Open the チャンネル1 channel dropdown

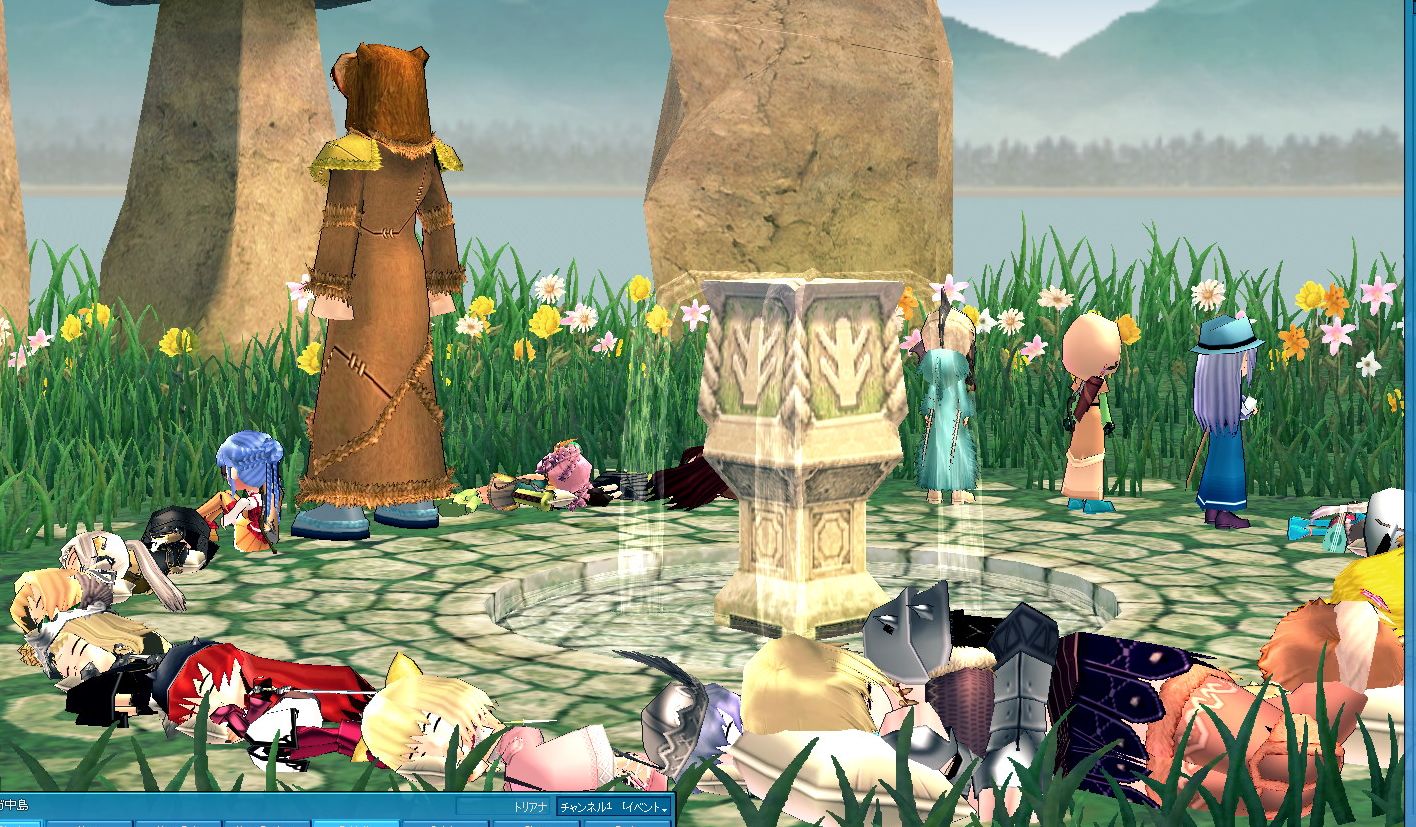coord(613,806)
